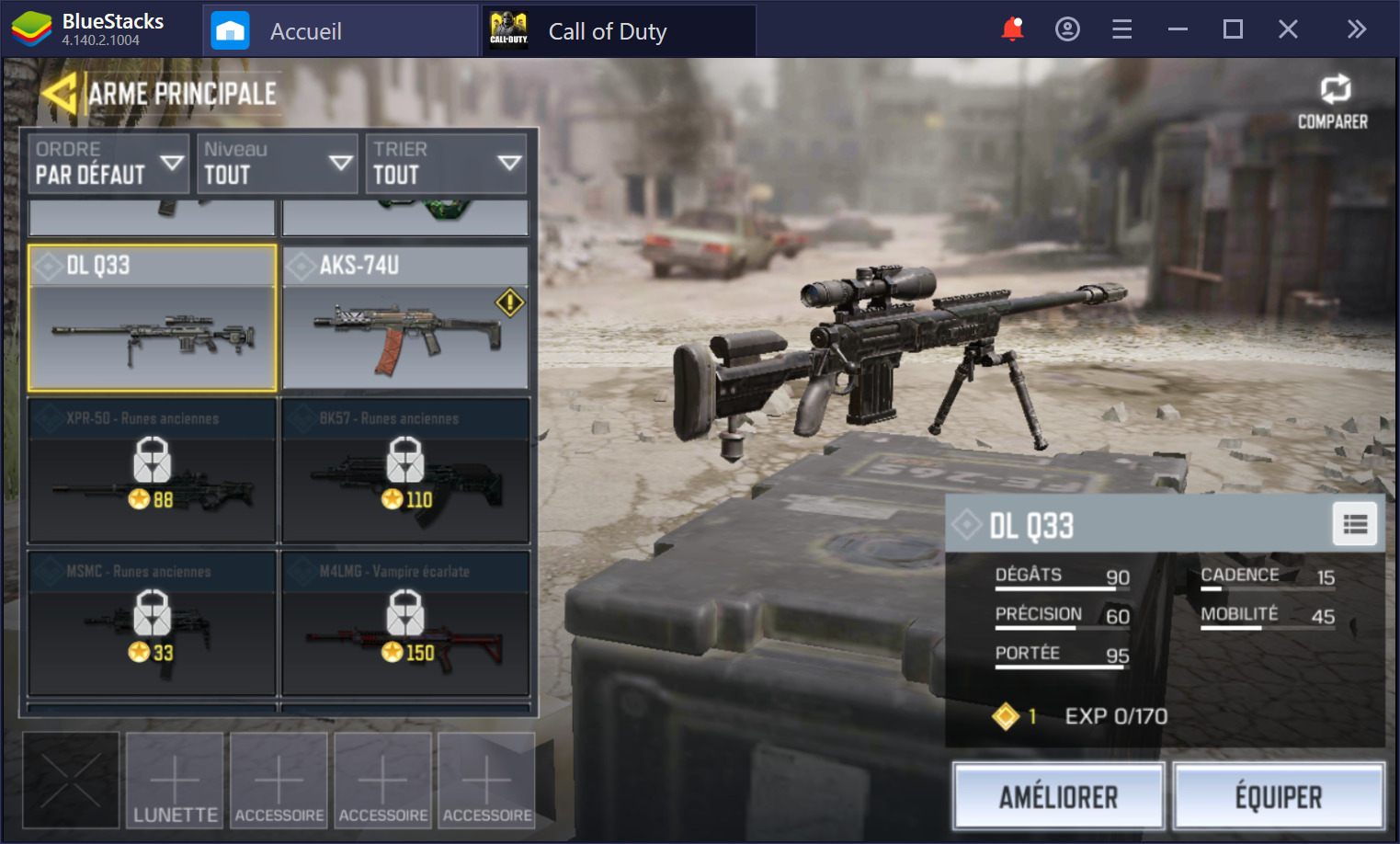Click the warning badge on the AKS-74U
Viewport: 1400px width, 844px height.
(509, 302)
